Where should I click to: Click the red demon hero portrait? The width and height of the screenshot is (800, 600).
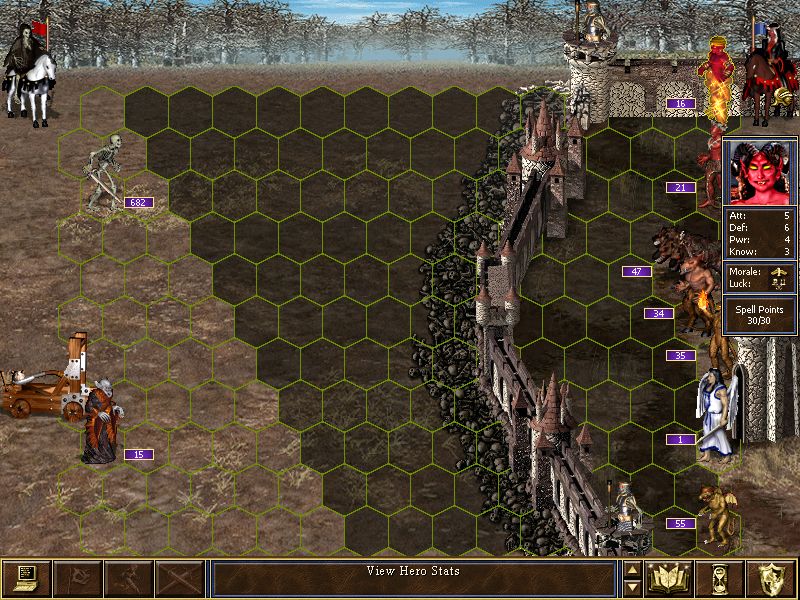[x=760, y=172]
